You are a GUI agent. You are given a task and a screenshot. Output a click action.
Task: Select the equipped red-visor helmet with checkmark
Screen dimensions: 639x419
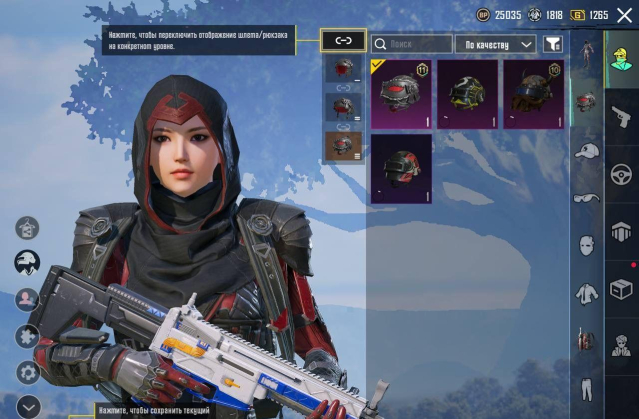pos(401,93)
